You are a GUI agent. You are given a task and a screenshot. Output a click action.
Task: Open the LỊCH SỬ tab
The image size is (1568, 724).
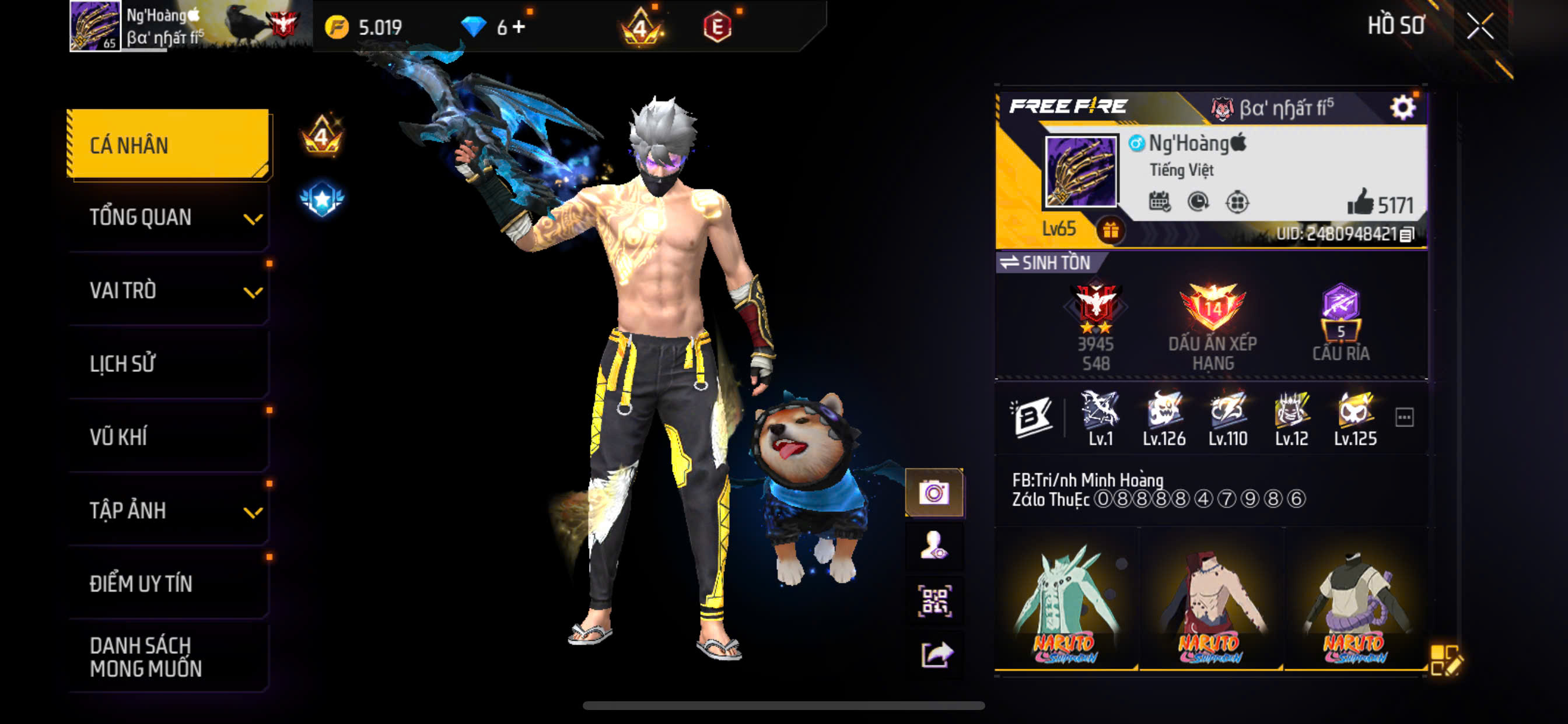pyautogui.click(x=168, y=364)
